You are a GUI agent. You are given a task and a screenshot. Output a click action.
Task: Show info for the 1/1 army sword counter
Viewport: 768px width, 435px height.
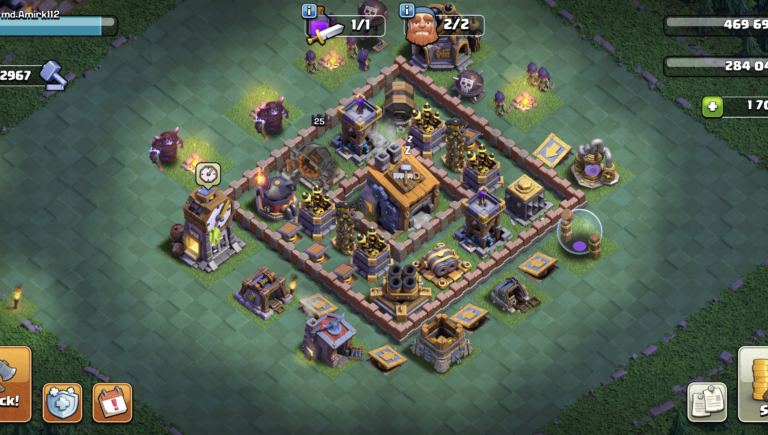[309, 11]
